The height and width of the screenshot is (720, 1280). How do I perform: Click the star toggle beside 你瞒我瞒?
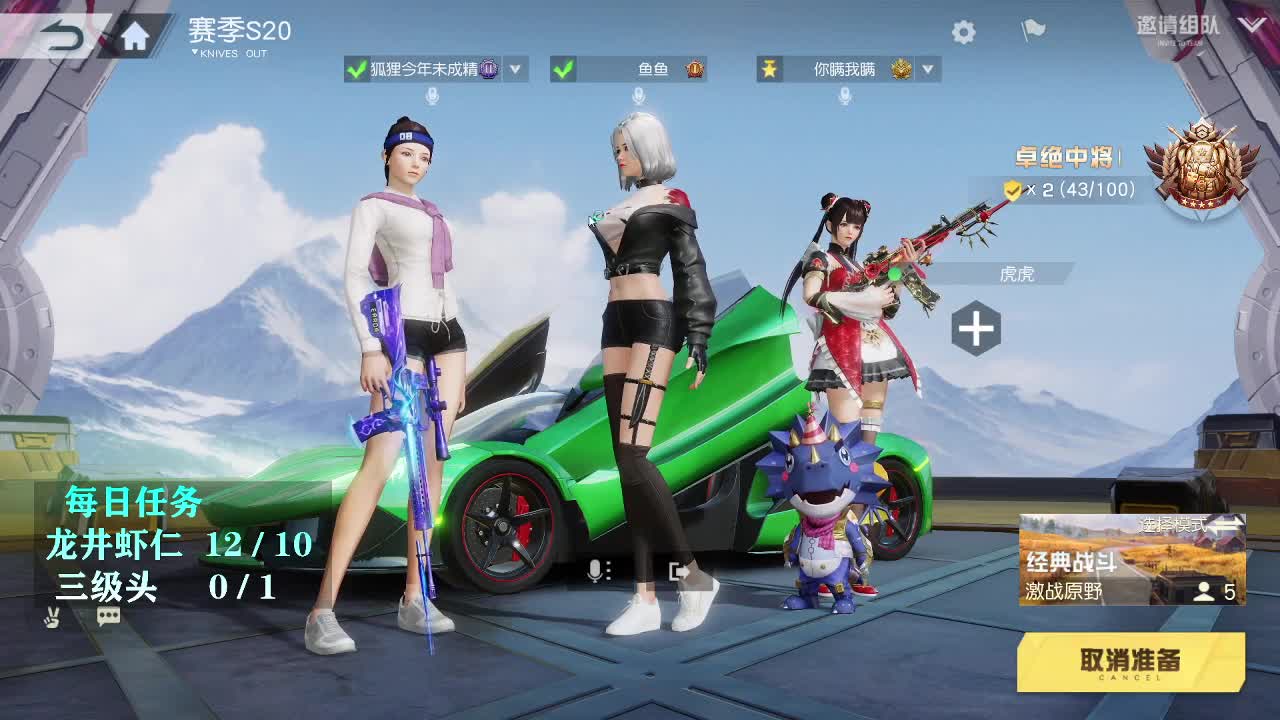[x=767, y=69]
